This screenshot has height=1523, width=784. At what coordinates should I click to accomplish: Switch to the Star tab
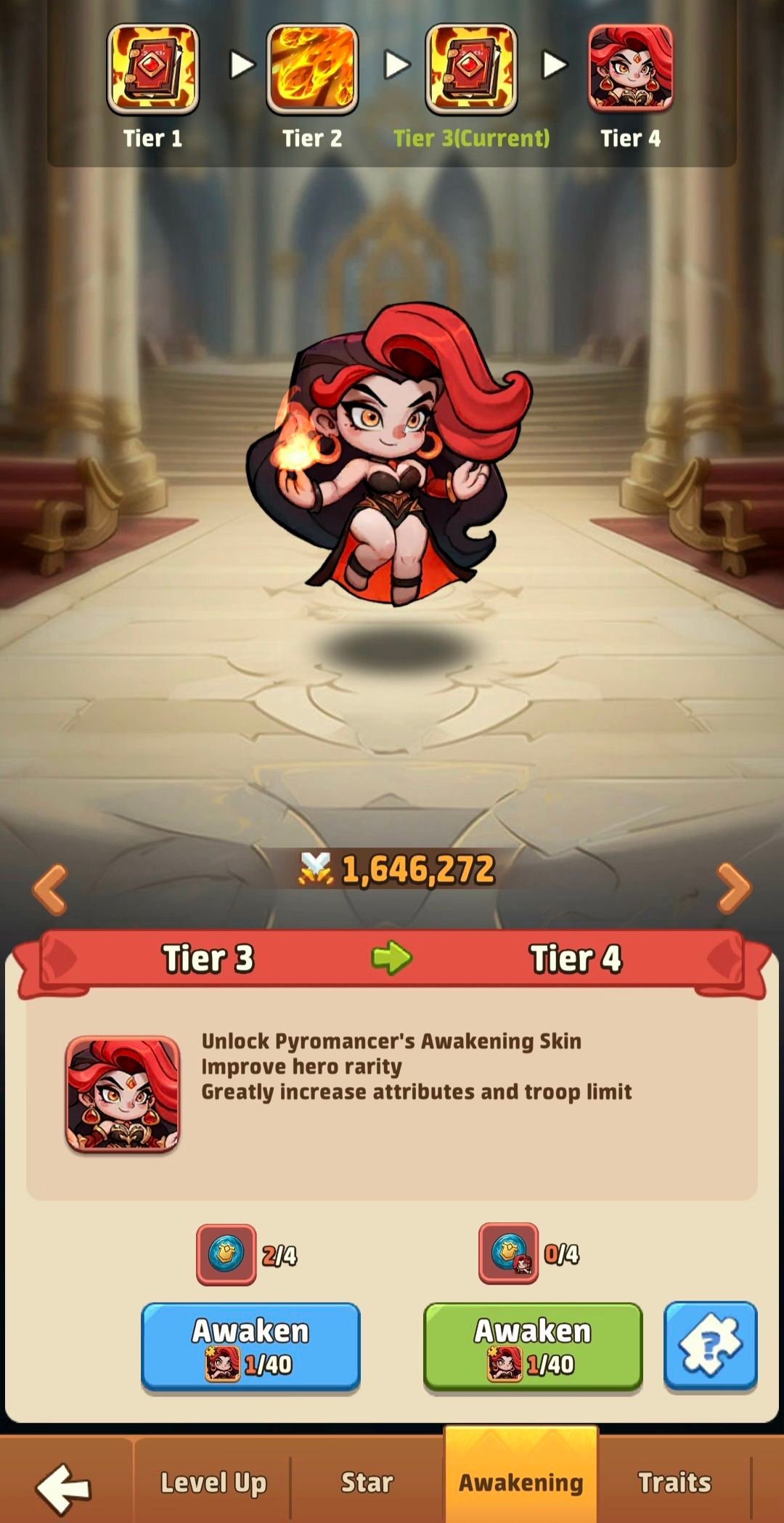pyautogui.click(x=367, y=1482)
